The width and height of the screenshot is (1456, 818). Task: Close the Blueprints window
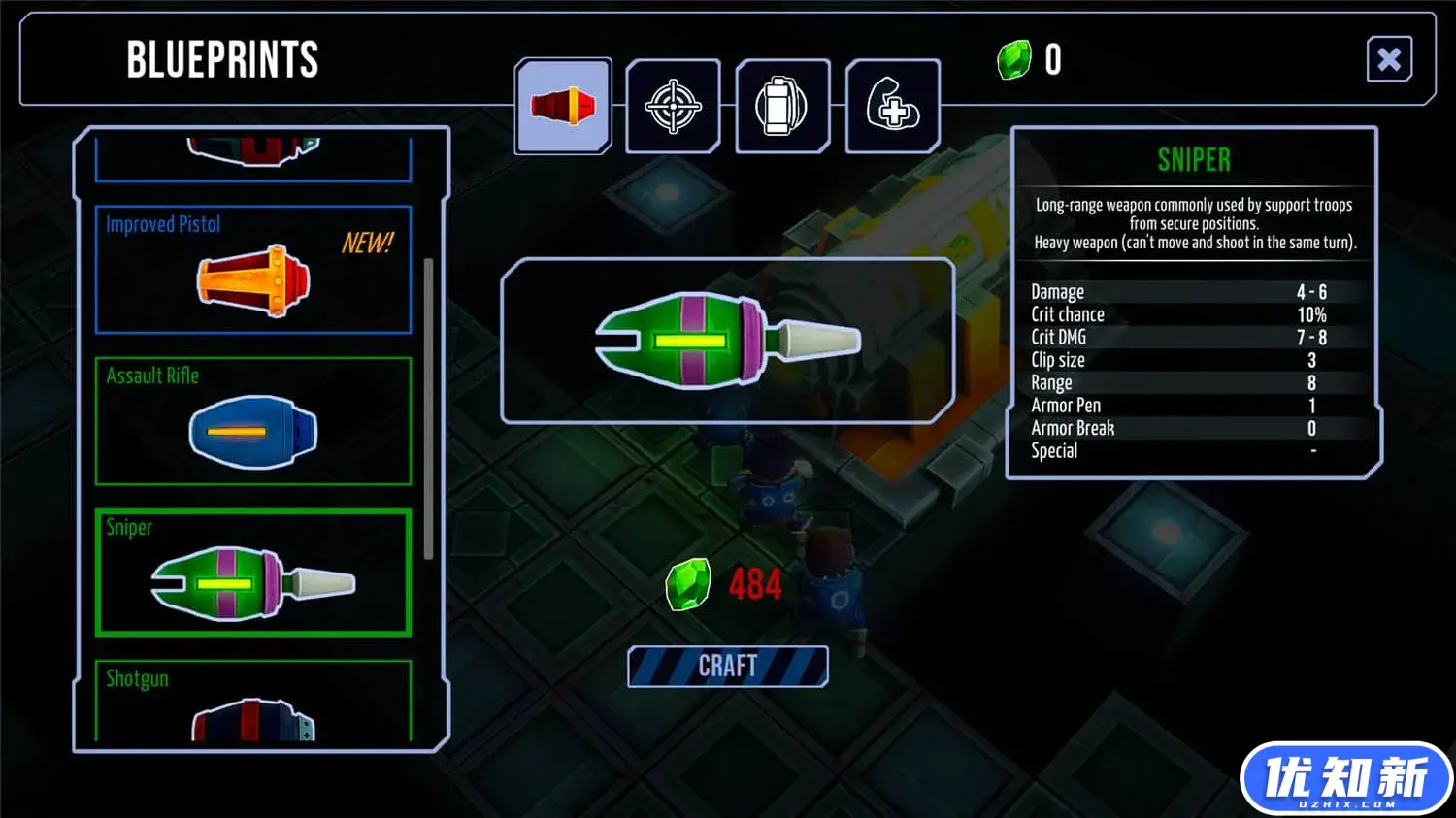(x=1388, y=59)
